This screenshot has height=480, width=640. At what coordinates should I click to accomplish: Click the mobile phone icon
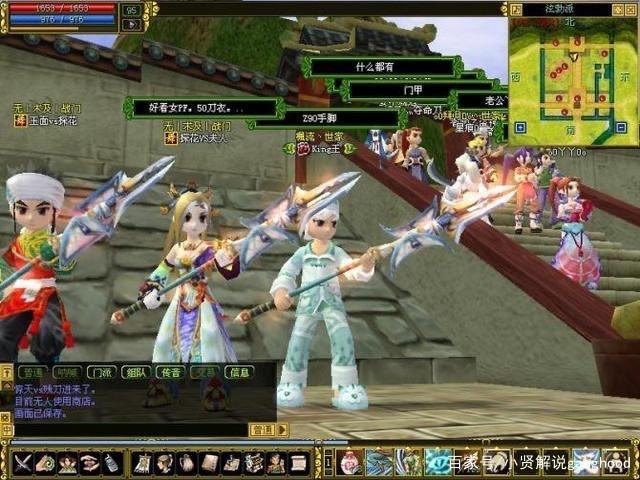[x=111, y=463]
